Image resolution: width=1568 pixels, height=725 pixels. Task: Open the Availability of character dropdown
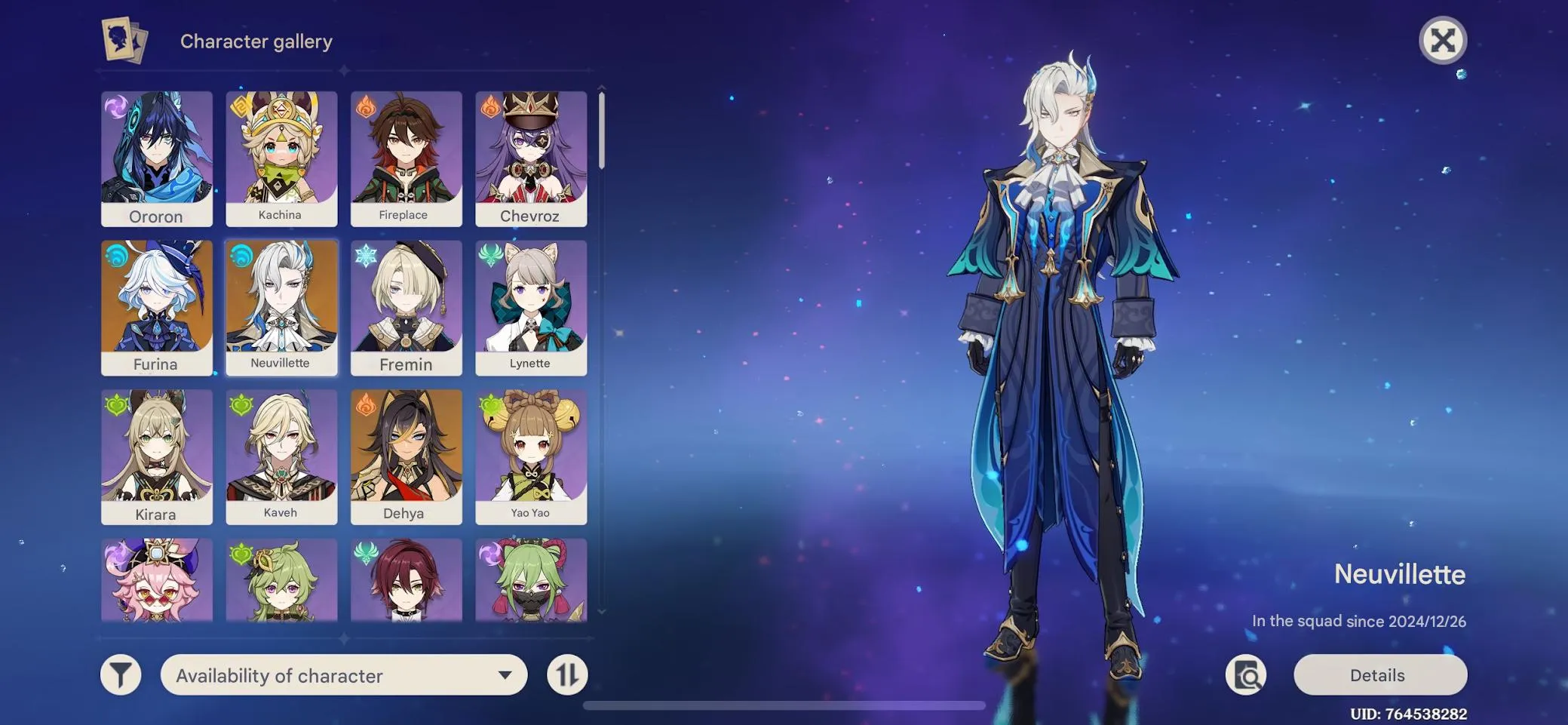click(343, 674)
